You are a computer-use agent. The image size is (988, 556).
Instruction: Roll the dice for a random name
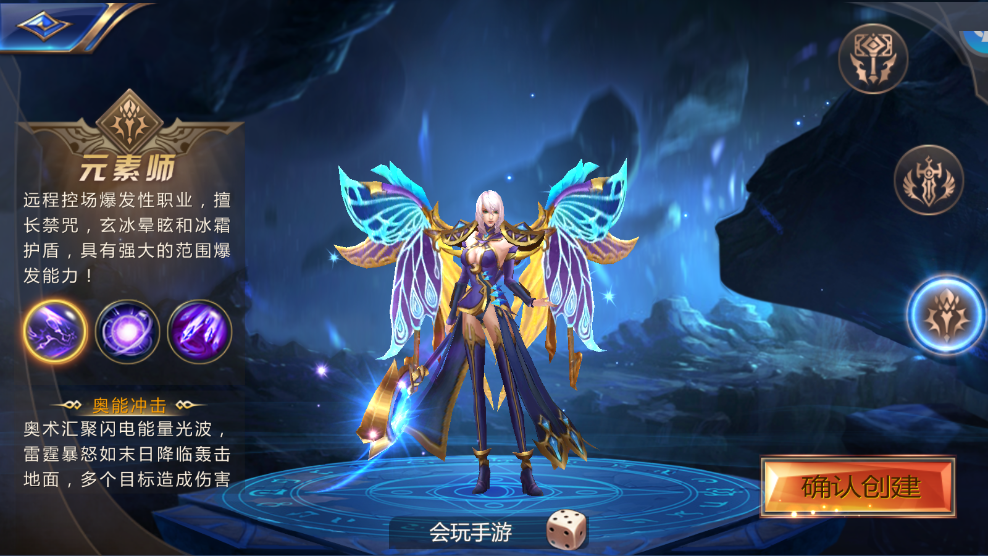click(566, 530)
